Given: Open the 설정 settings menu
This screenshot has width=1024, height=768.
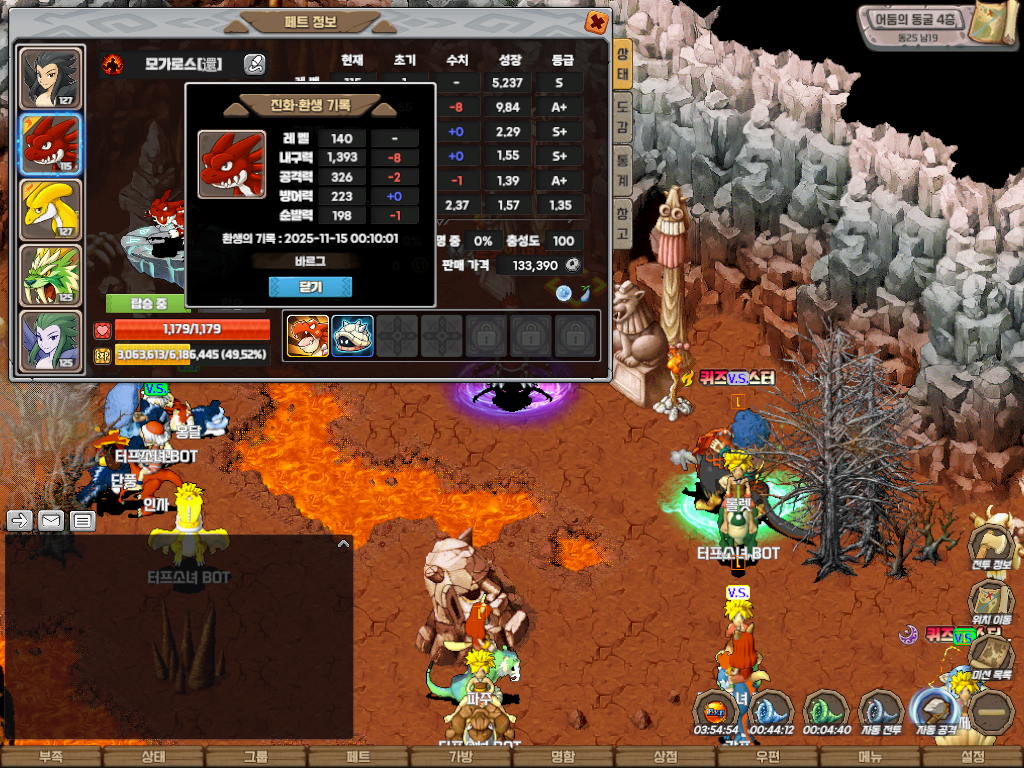Looking at the screenshot, I should pos(972,757).
